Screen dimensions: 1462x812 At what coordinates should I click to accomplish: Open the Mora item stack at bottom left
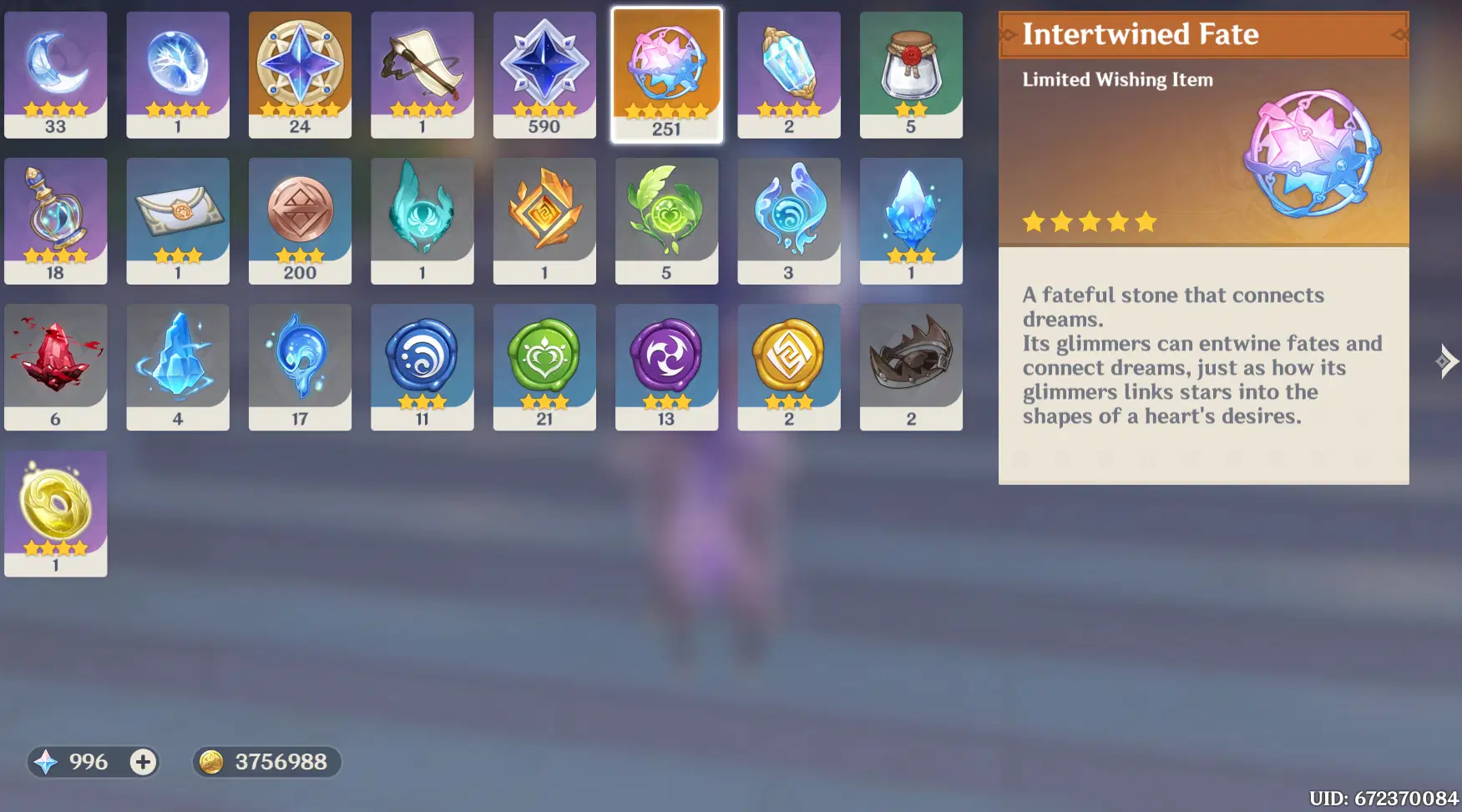[55, 512]
